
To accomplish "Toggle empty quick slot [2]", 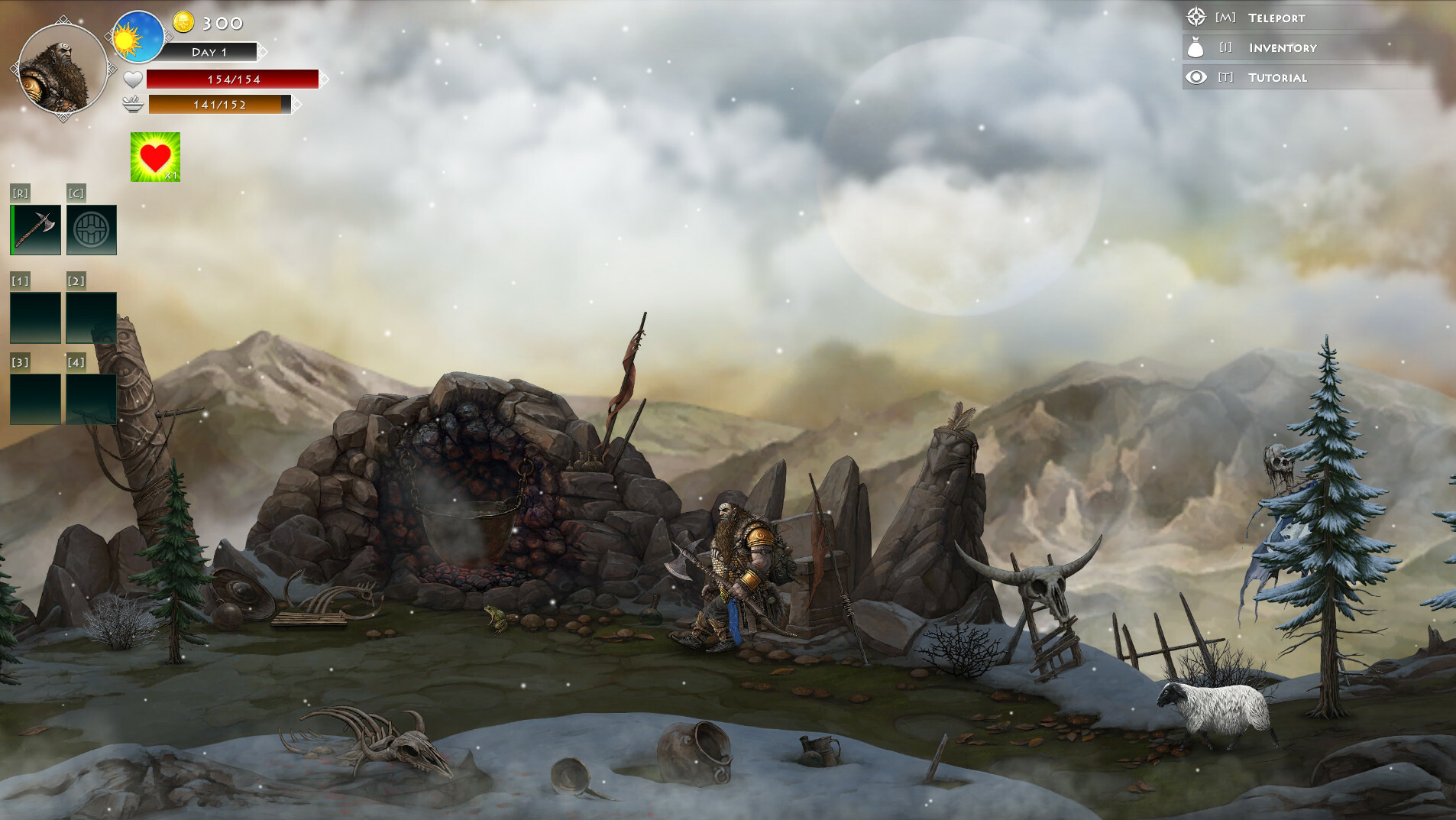I will pos(91,316).
